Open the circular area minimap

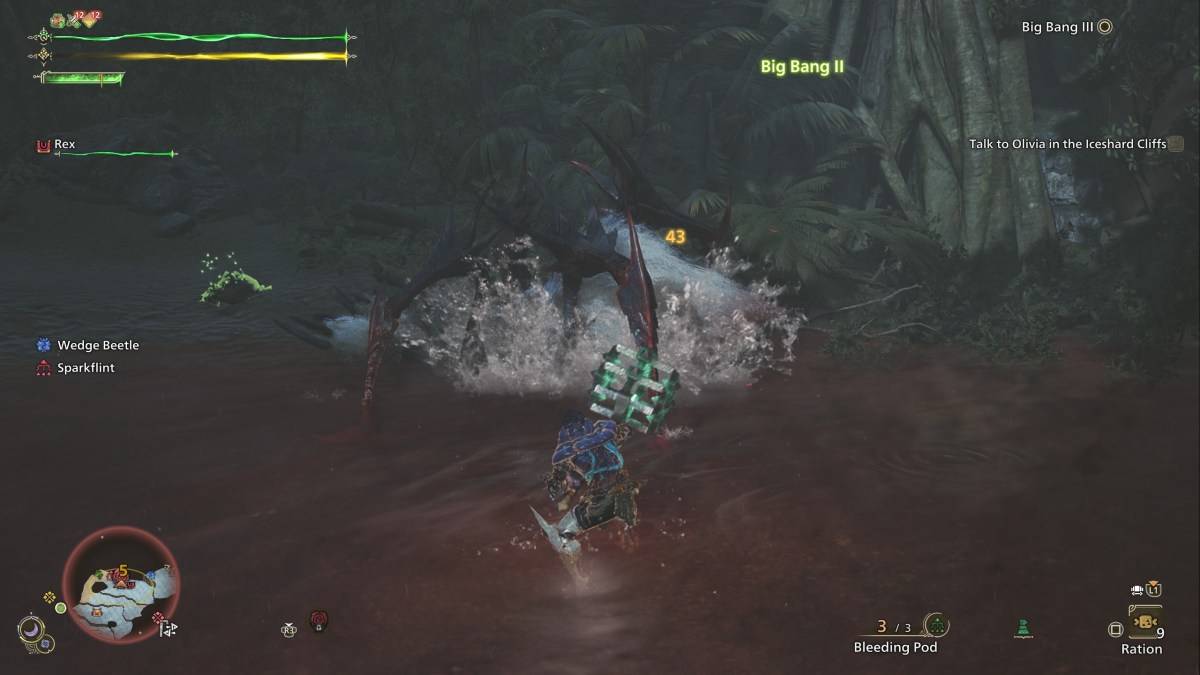(121, 583)
